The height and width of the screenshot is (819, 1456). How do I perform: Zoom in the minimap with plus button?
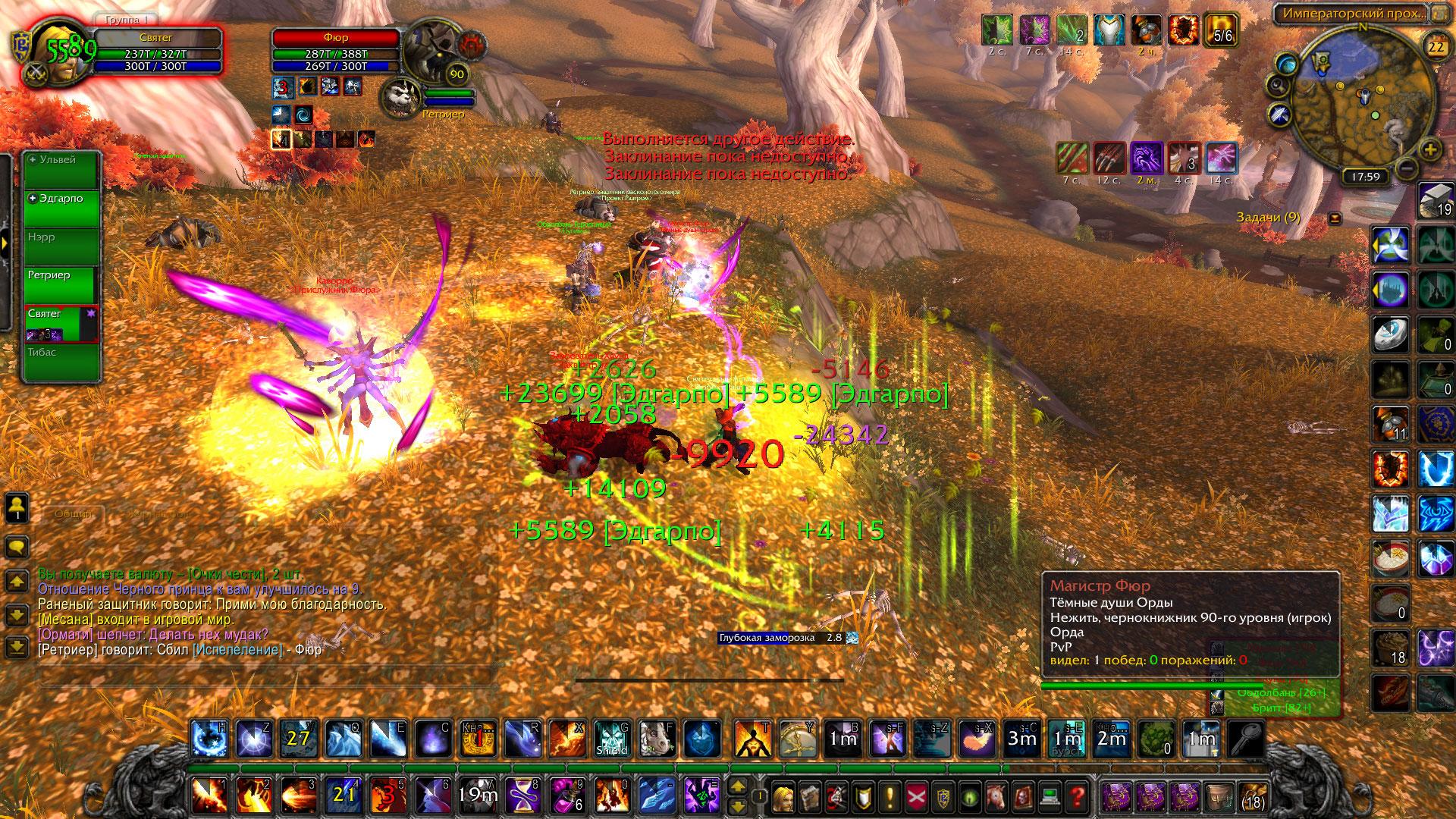[x=1430, y=149]
